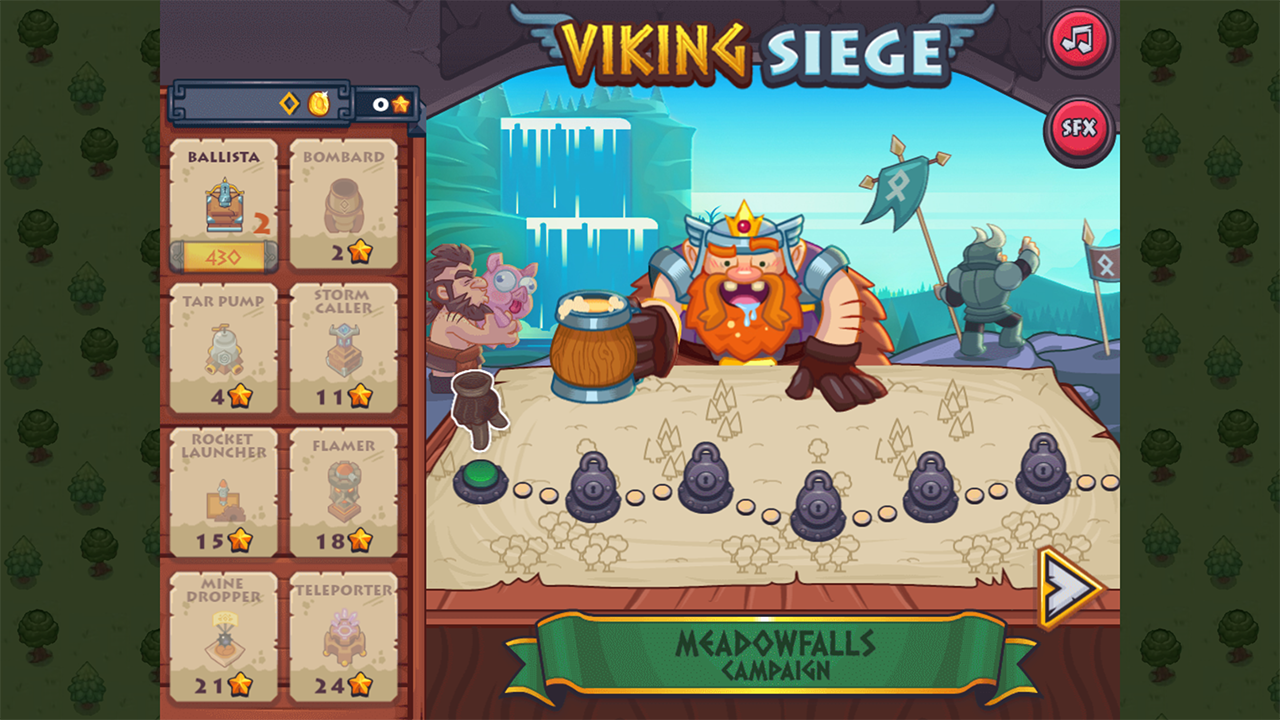Select the Flamer tower card
This screenshot has height=720, width=1280.
(343, 490)
